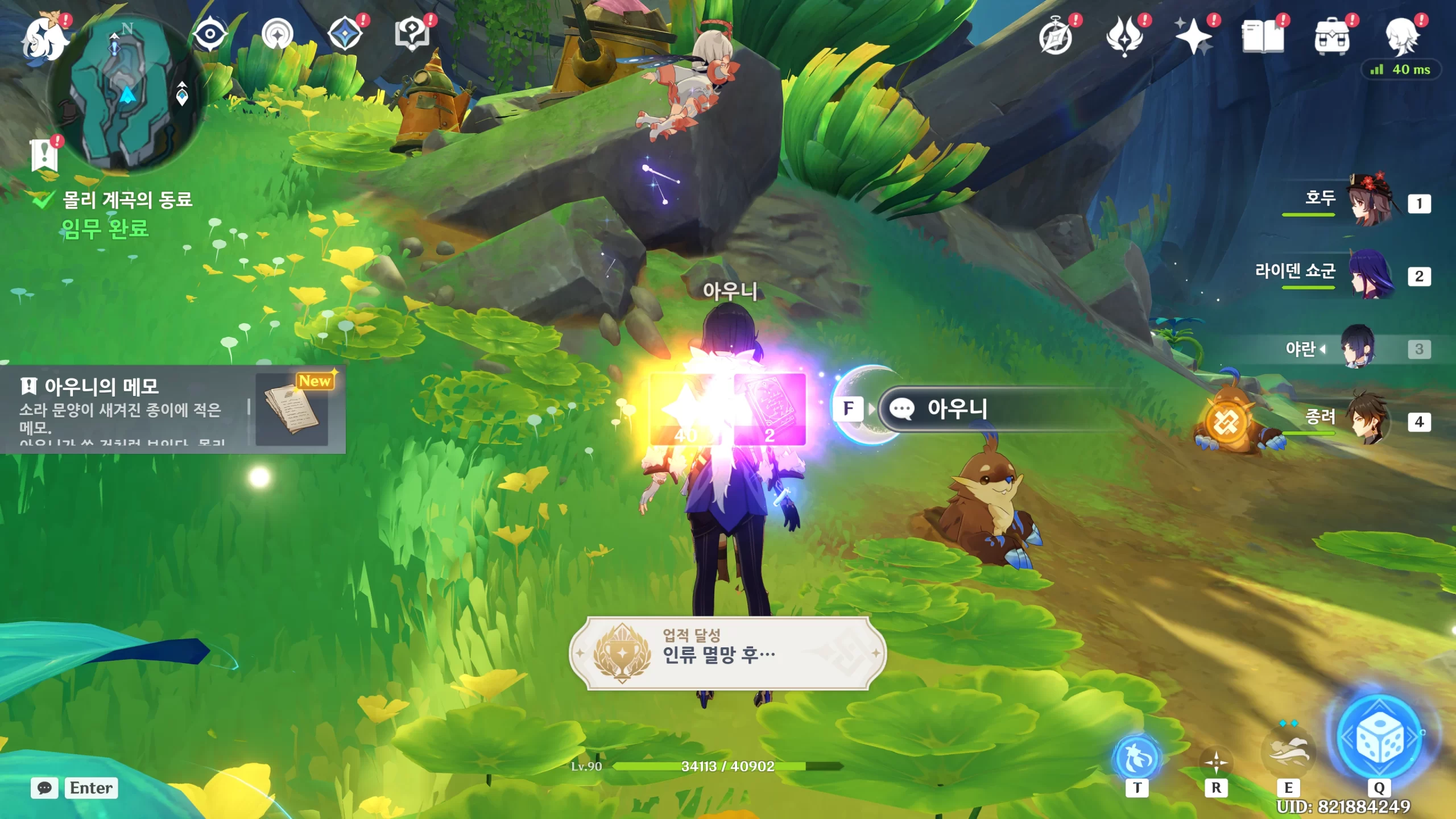Open the quest banner icon under the minimap
The height and width of the screenshot is (819, 1456).
(44, 155)
